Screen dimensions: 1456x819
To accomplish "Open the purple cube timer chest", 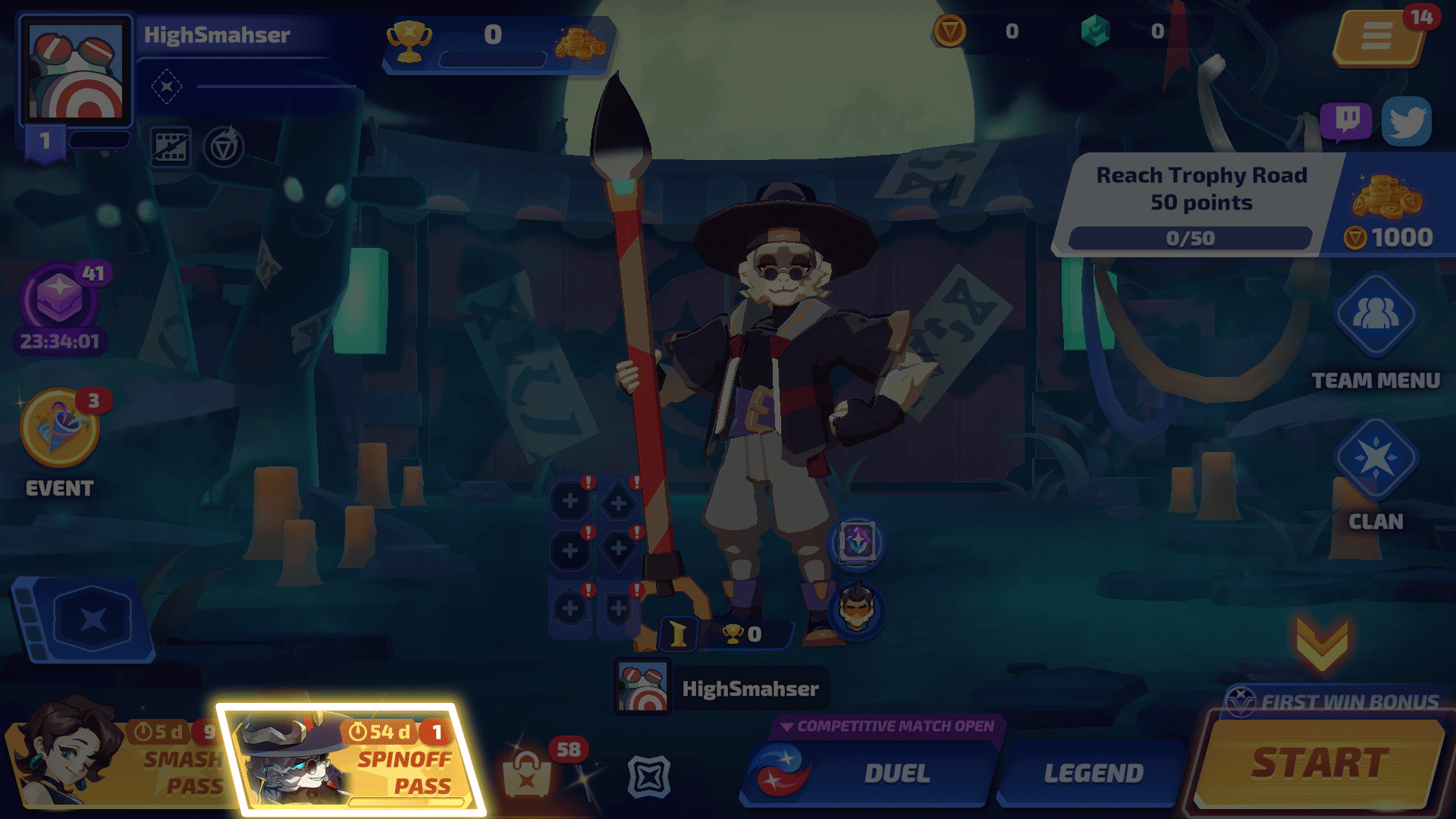I will (x=59, y=300).
